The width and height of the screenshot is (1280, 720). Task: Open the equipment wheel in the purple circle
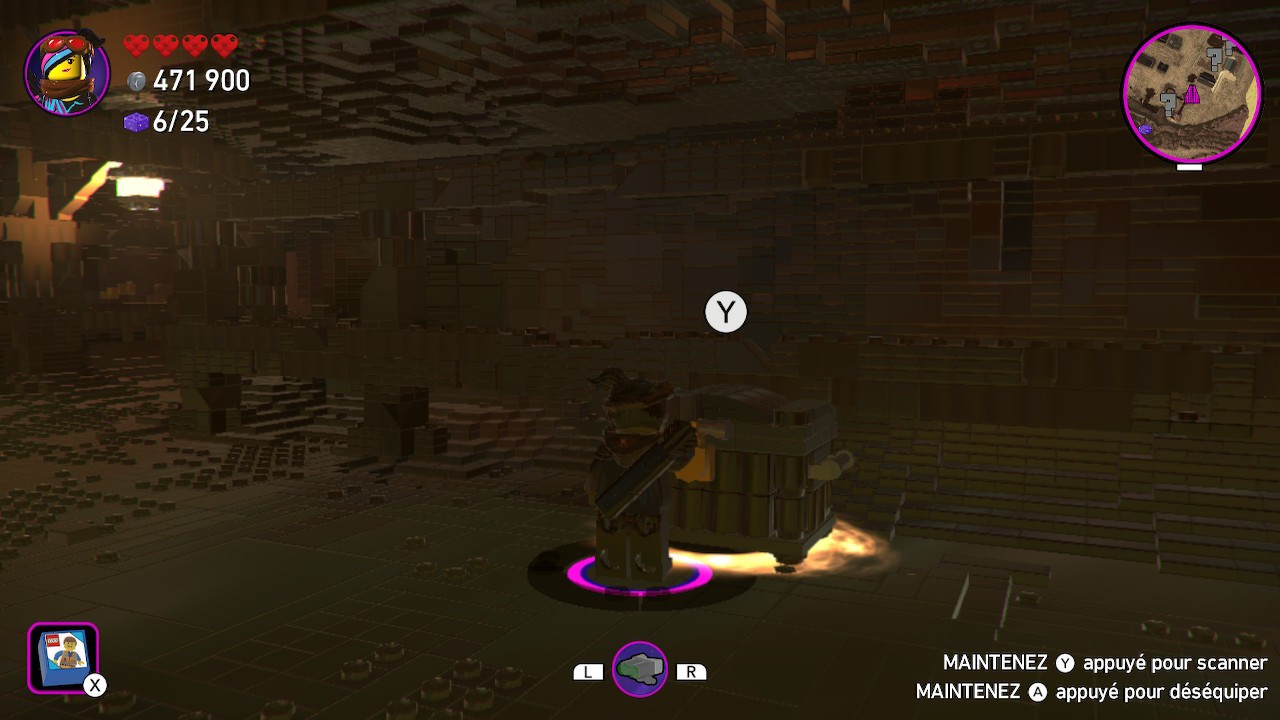pos(641,669)
